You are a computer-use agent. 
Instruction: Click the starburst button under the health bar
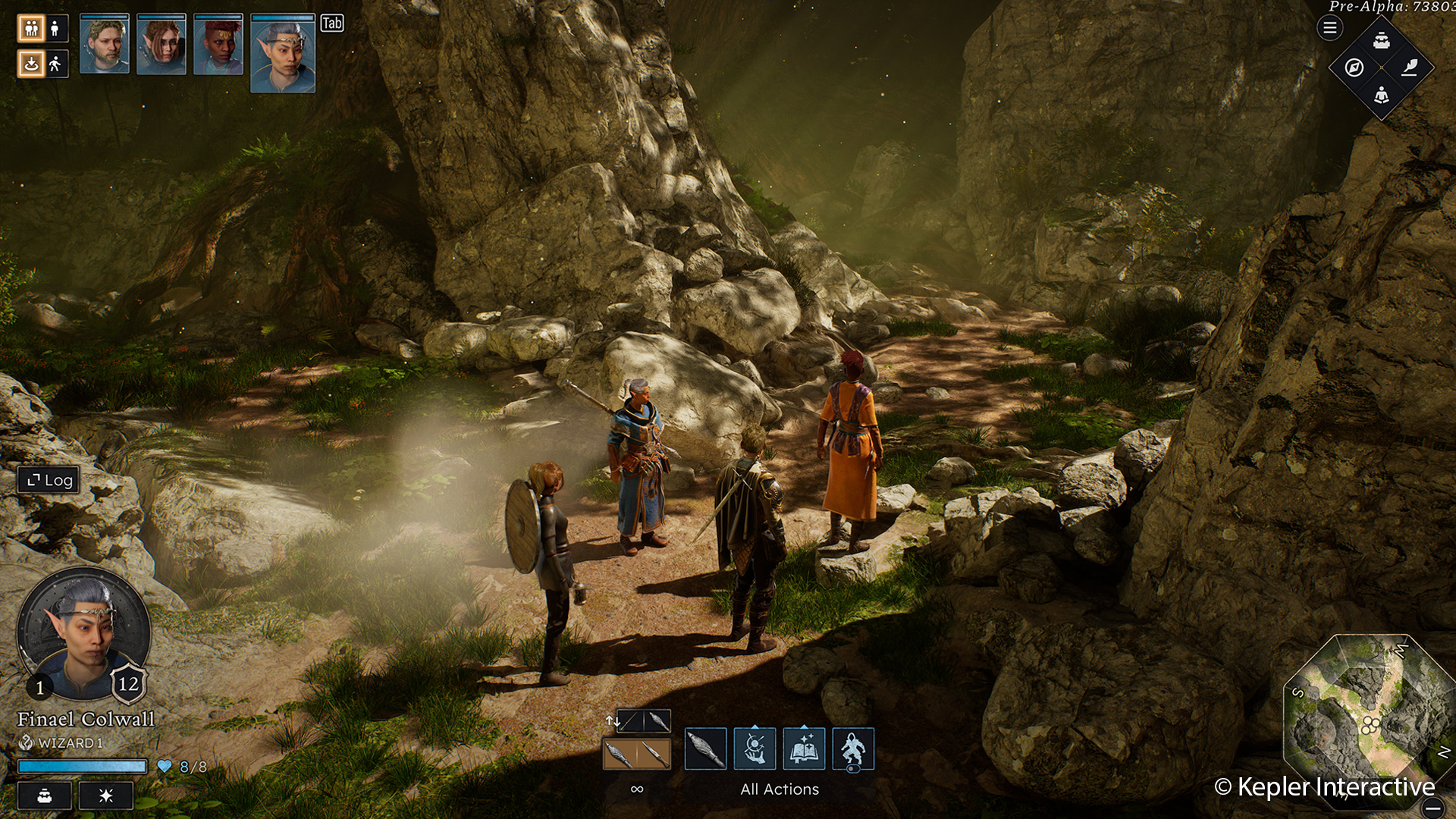[106, 795]
